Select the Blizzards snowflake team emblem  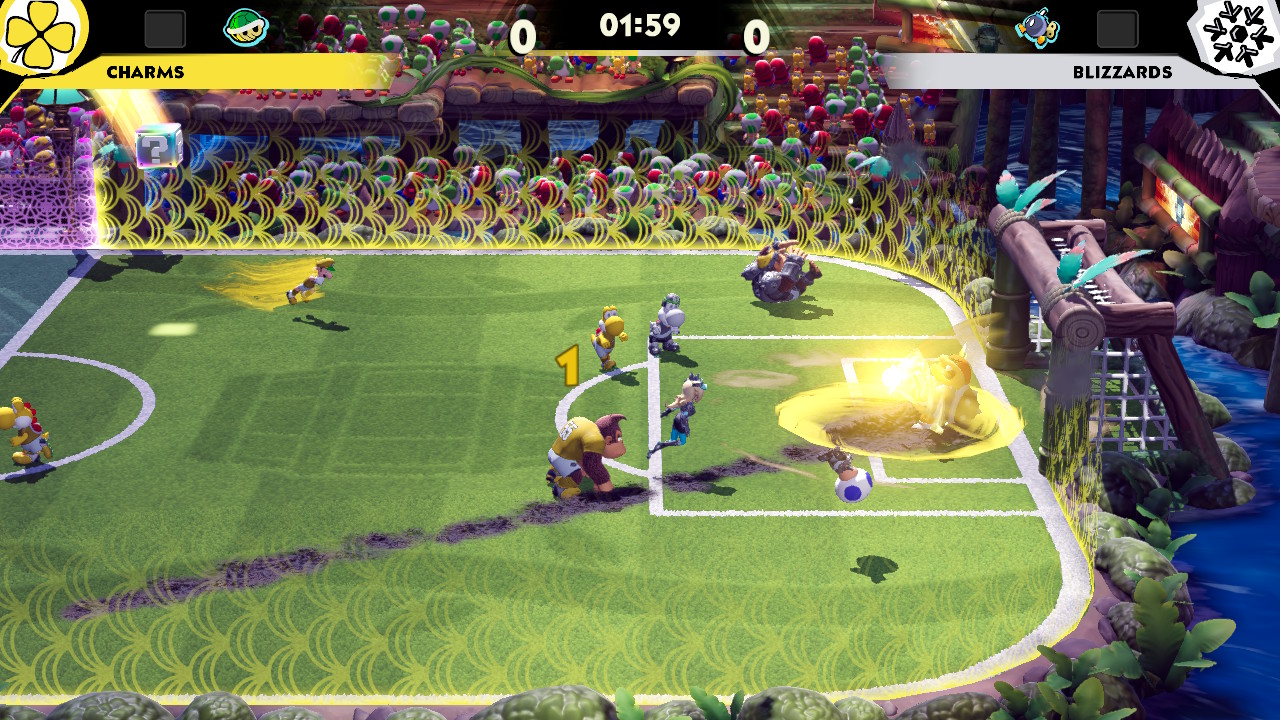1238,38
